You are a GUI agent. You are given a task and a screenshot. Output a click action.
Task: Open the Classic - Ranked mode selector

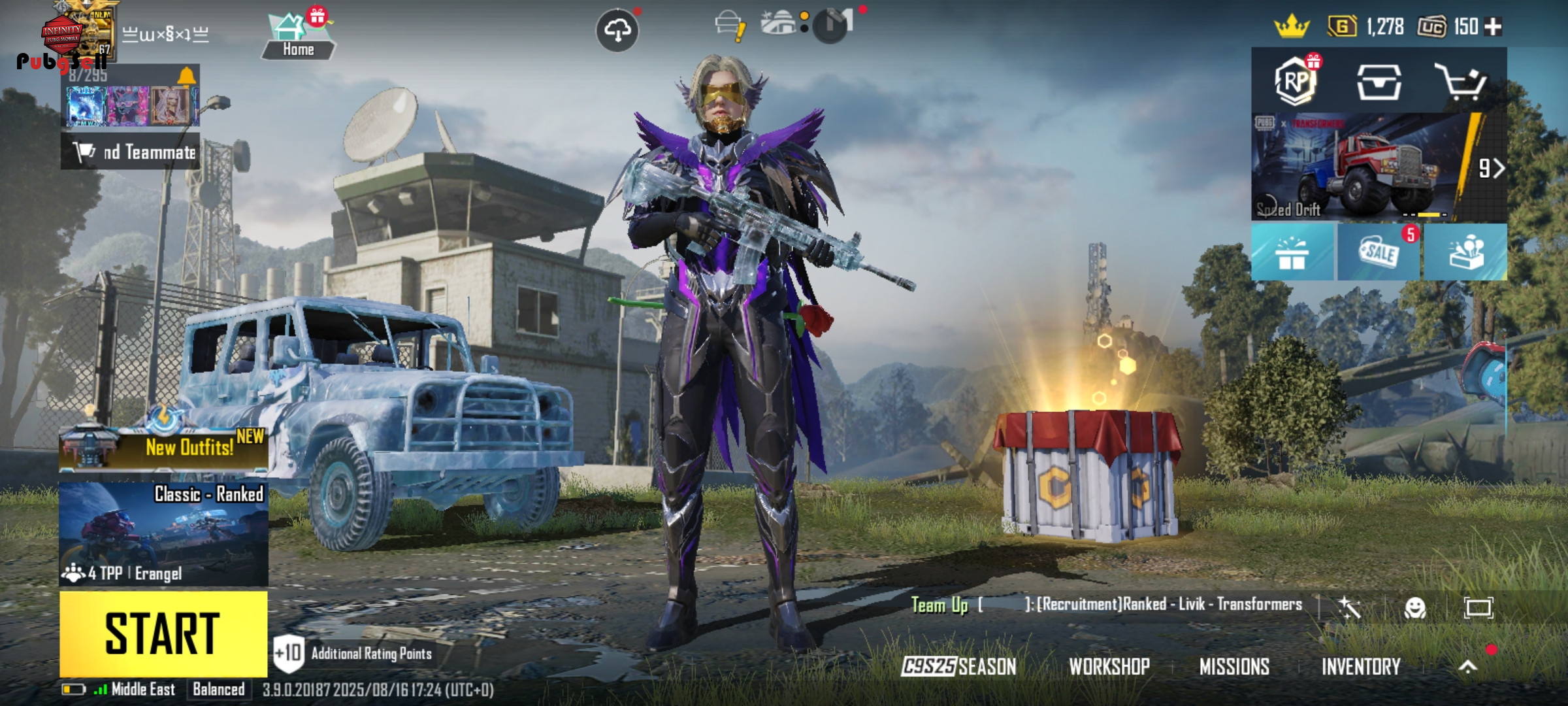163,533
